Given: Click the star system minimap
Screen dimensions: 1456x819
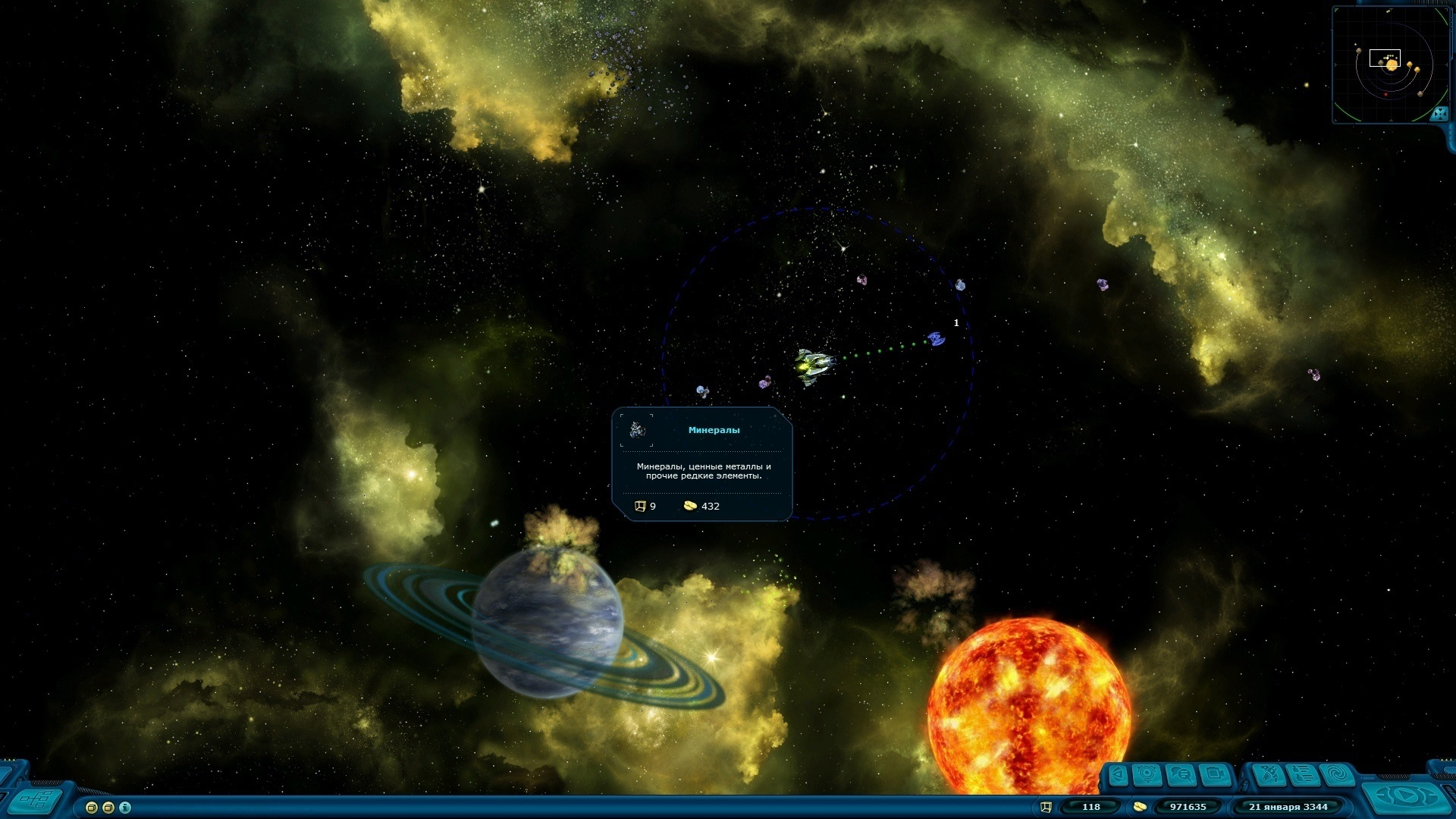Looking at the screenshot, I should 1388,64.
